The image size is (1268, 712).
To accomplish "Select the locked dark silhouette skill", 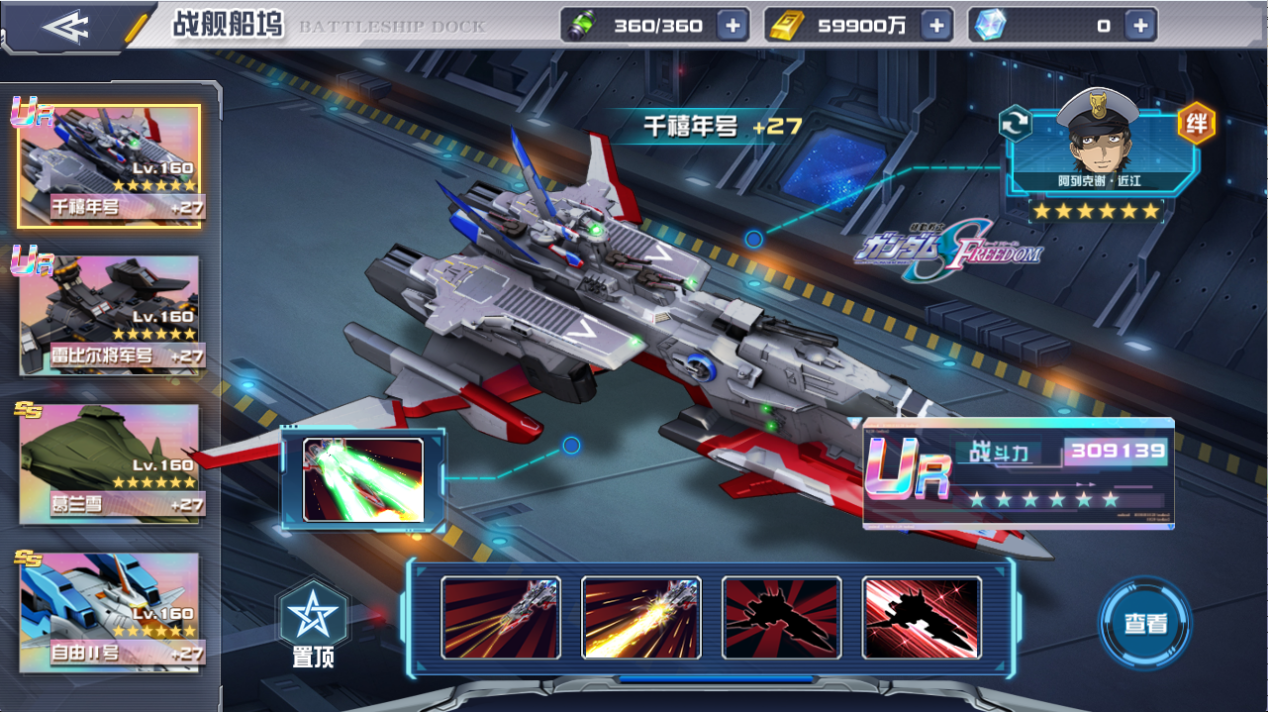I will click(x=781, y=617).
